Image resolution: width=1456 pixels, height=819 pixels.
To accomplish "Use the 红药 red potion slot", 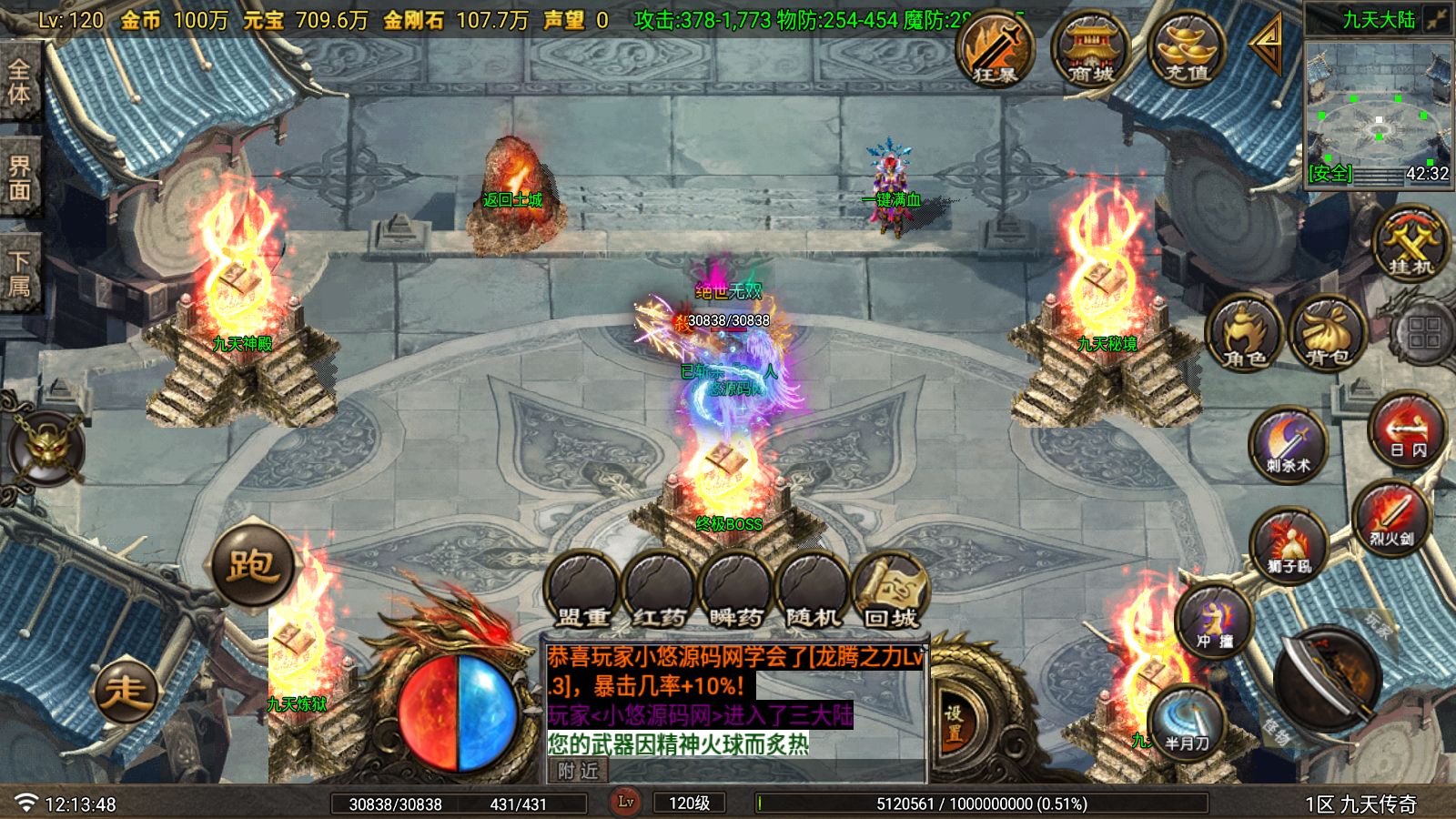I will [x=659, y=591].
